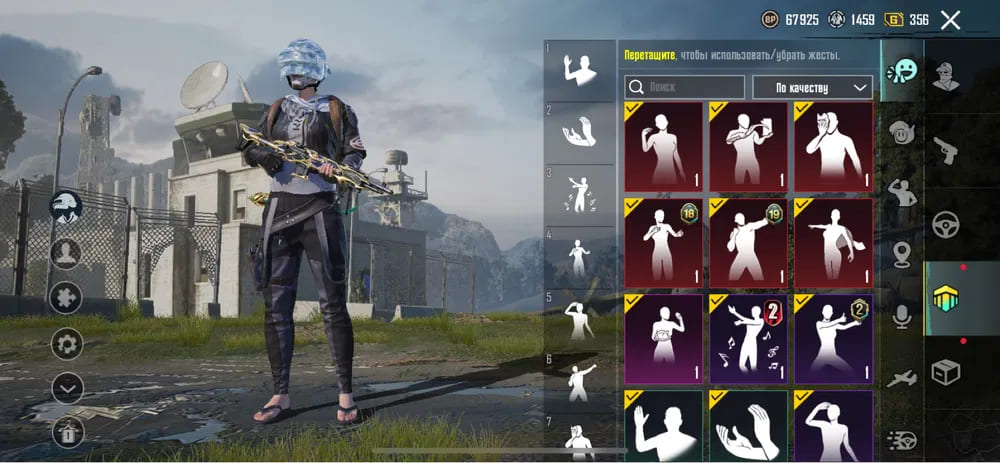
Task: Switch to the vehicle steering wheel tab
Action: tap(946, 226)
